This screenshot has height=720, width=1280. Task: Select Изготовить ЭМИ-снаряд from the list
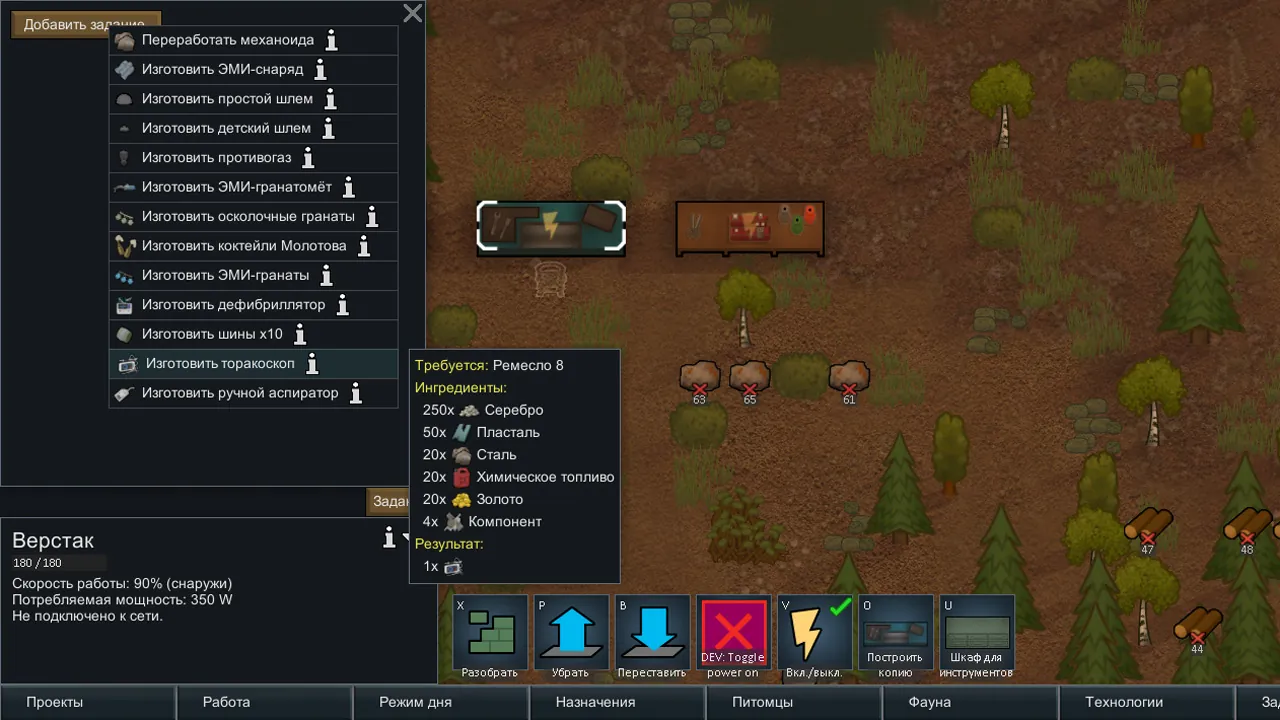pyautogui.click(x=221, y=70)
